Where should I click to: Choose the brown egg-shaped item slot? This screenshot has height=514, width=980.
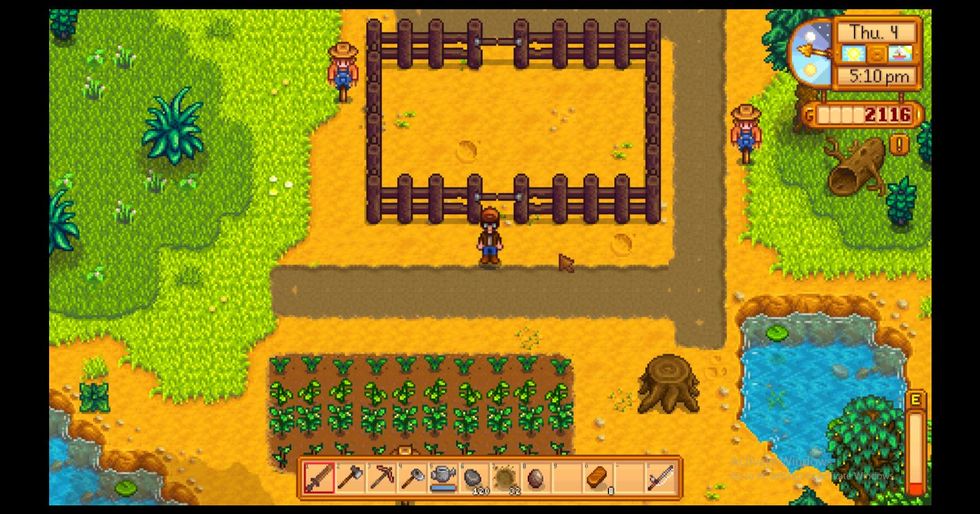pos(535,478)
